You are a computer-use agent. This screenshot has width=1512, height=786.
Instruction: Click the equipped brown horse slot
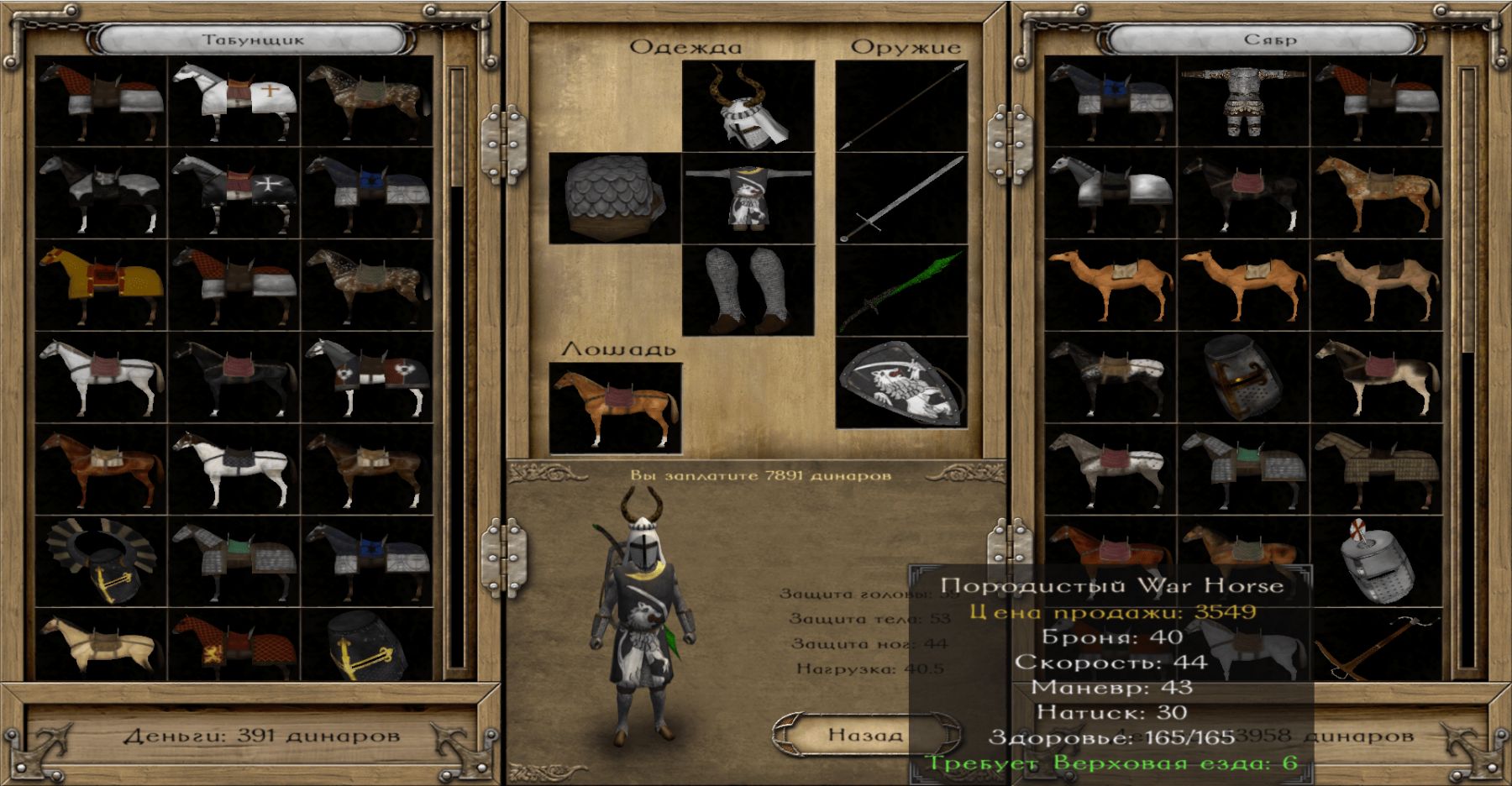[x=614, y=408]
